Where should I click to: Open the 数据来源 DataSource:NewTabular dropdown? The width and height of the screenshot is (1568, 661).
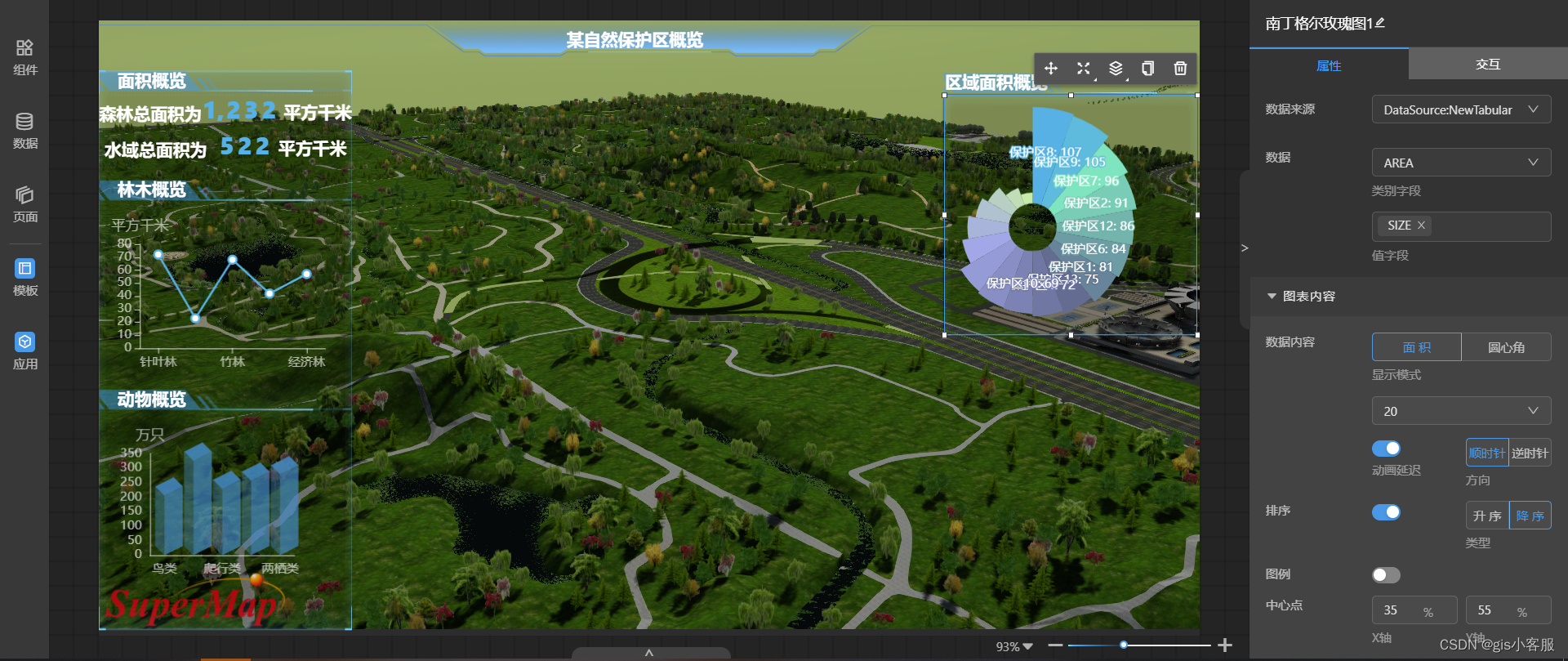coord(1461,109)
